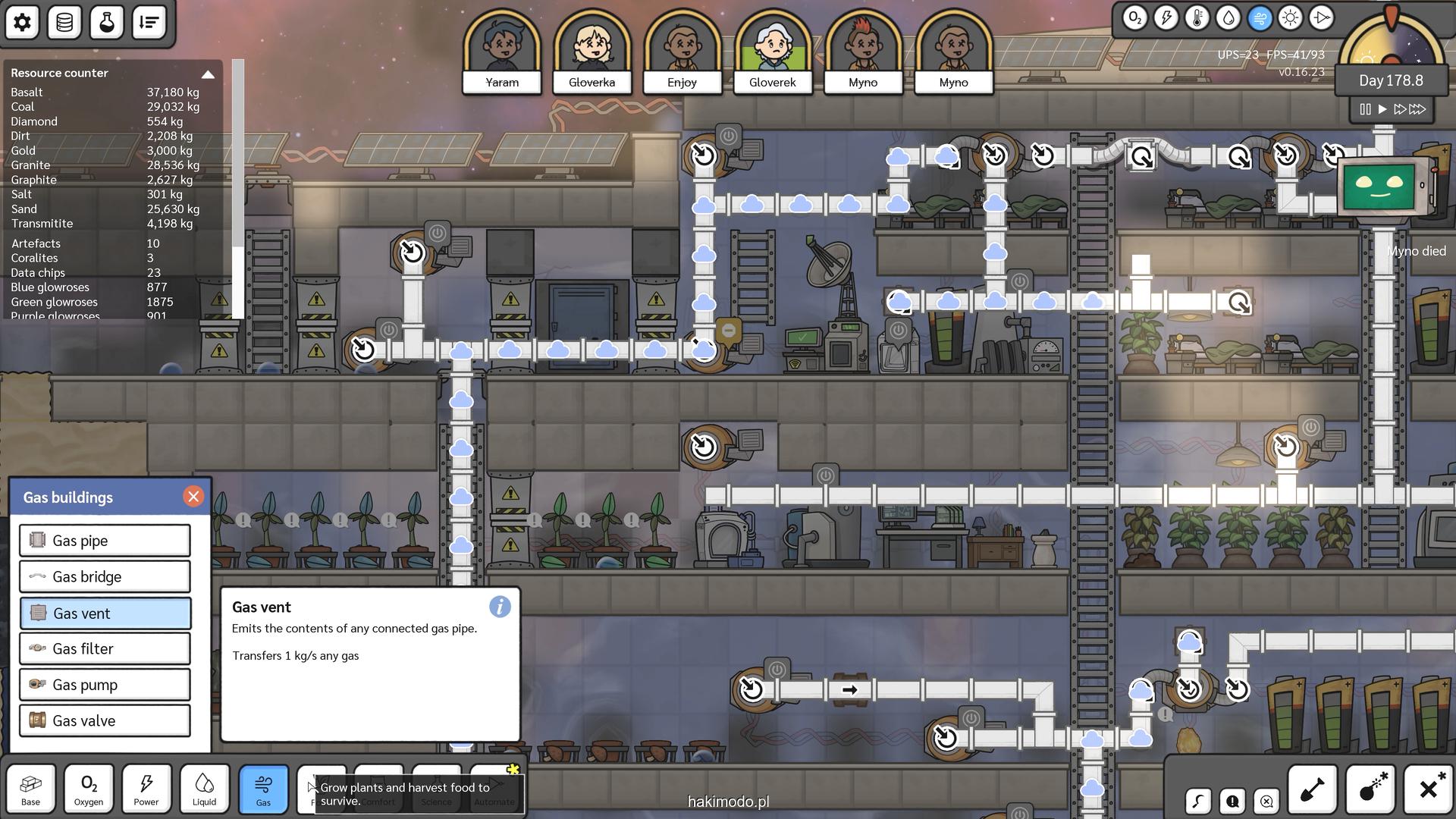Image resolution: width=1456 pixels, height=819 pixels.
Task: Switch to the Base build category
Action: (x=31, y=789)
